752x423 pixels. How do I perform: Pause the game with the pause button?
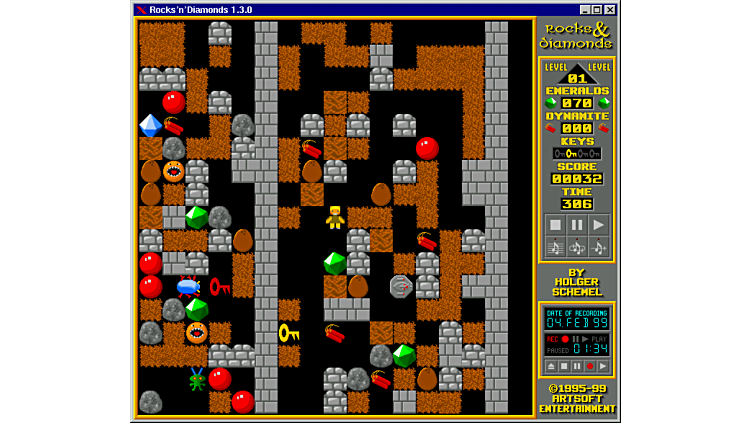tap(576, 224)
